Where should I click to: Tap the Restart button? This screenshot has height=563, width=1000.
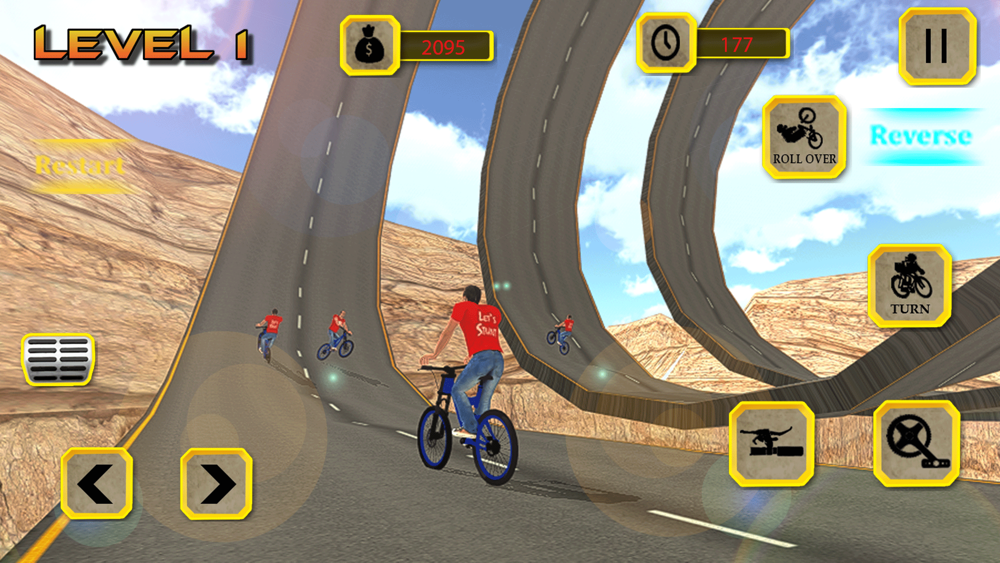(x=80, y=165)
